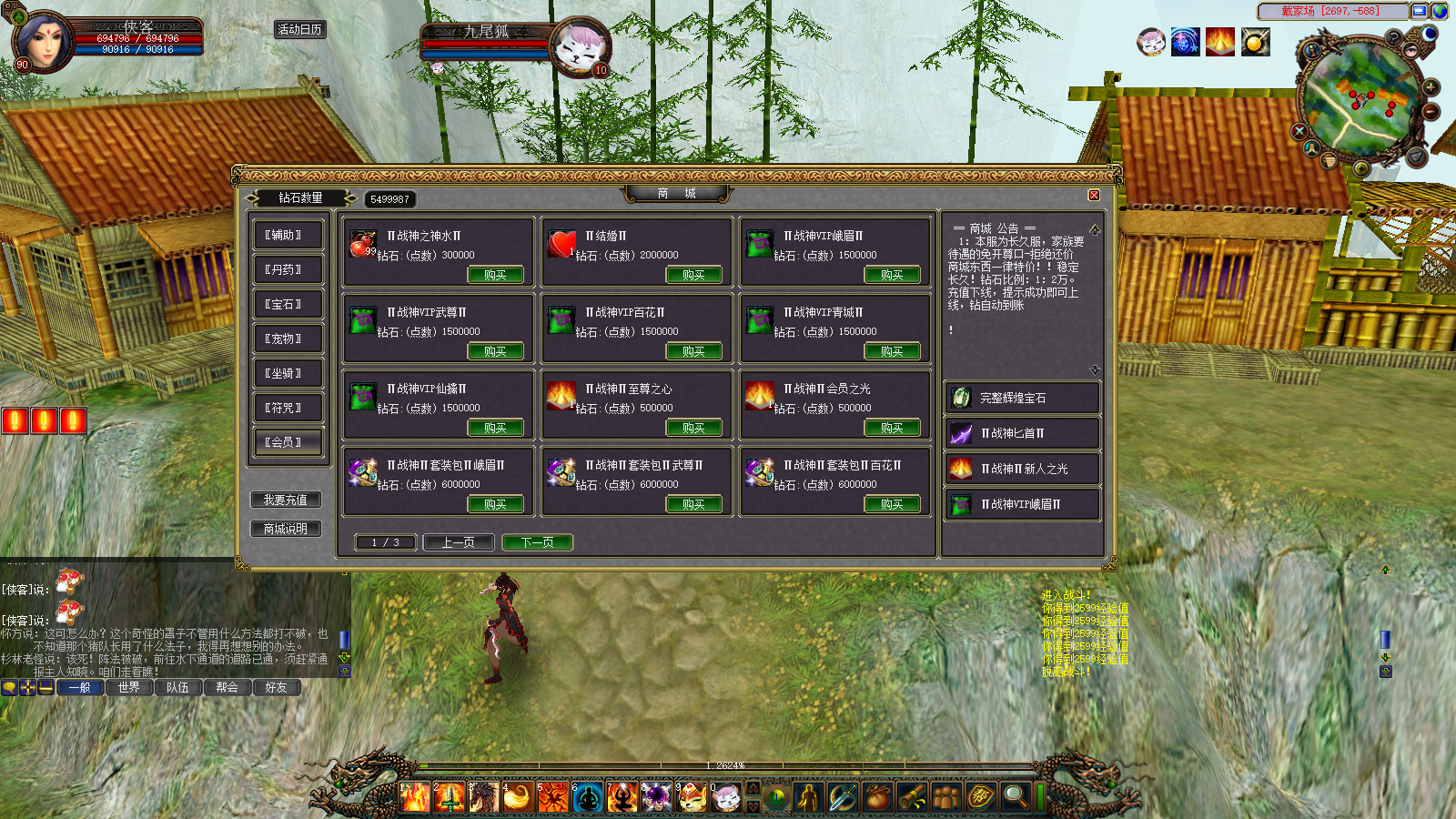This screenshot has width=1456, height=819.
Task: Open the 活动日历 event calendar
Action: tap(299, 30)
